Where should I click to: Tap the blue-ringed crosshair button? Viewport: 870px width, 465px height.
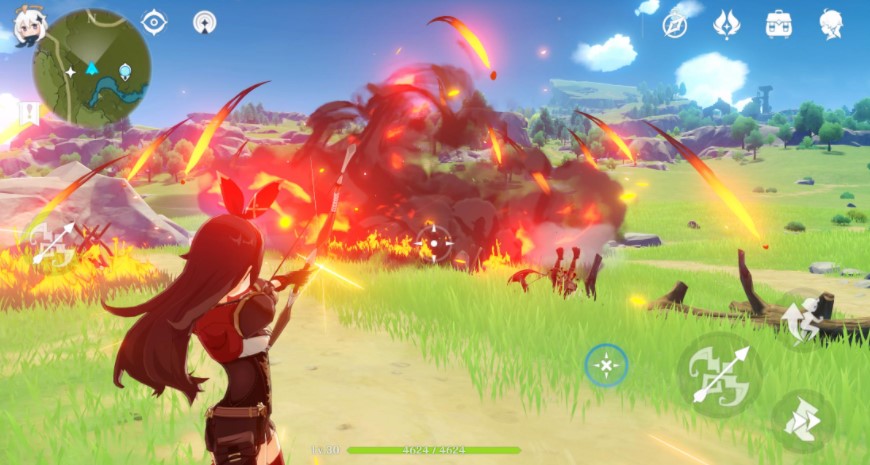click(x=606, y=366)
